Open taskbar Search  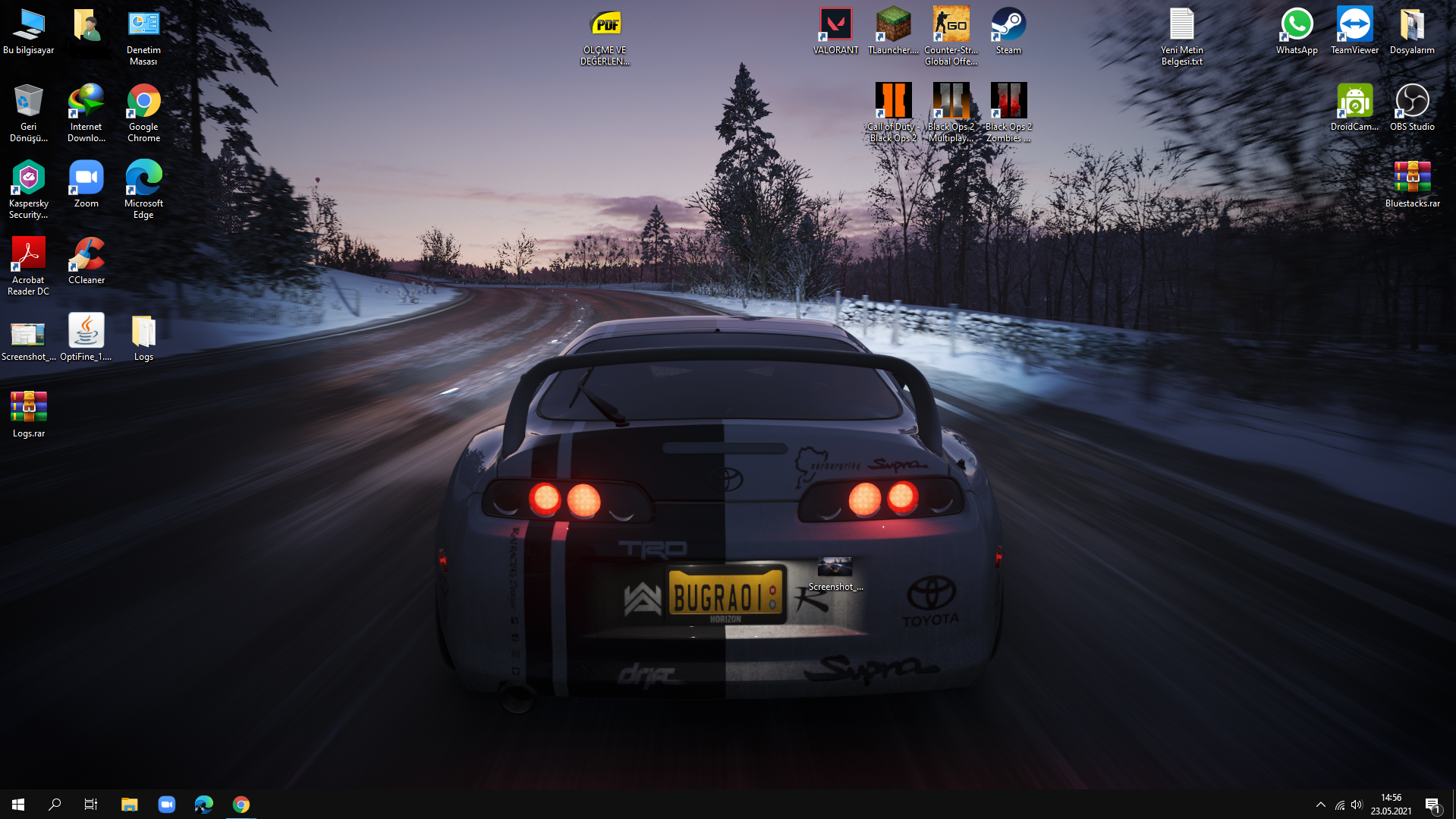(x=54, y=804)
